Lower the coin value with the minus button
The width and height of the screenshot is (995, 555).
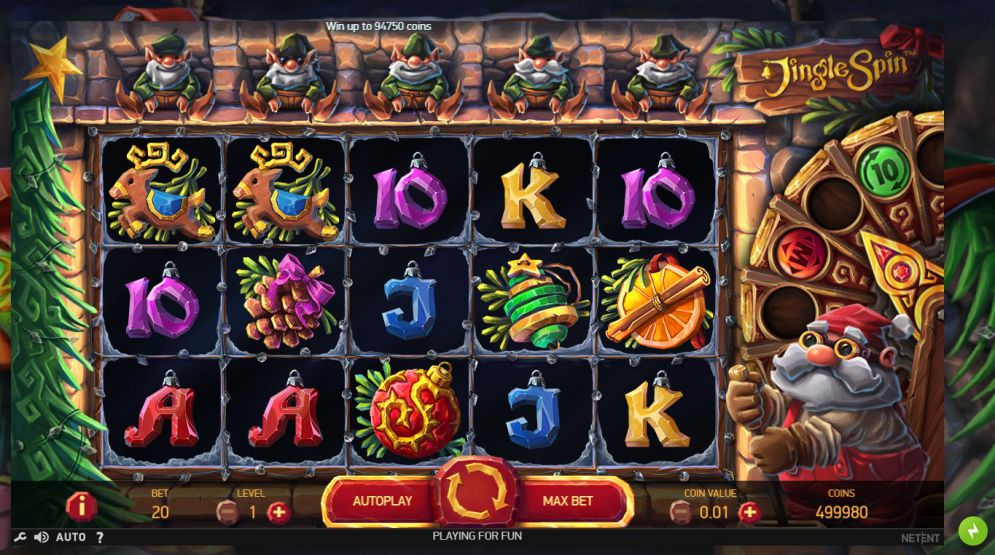[680, 512]
